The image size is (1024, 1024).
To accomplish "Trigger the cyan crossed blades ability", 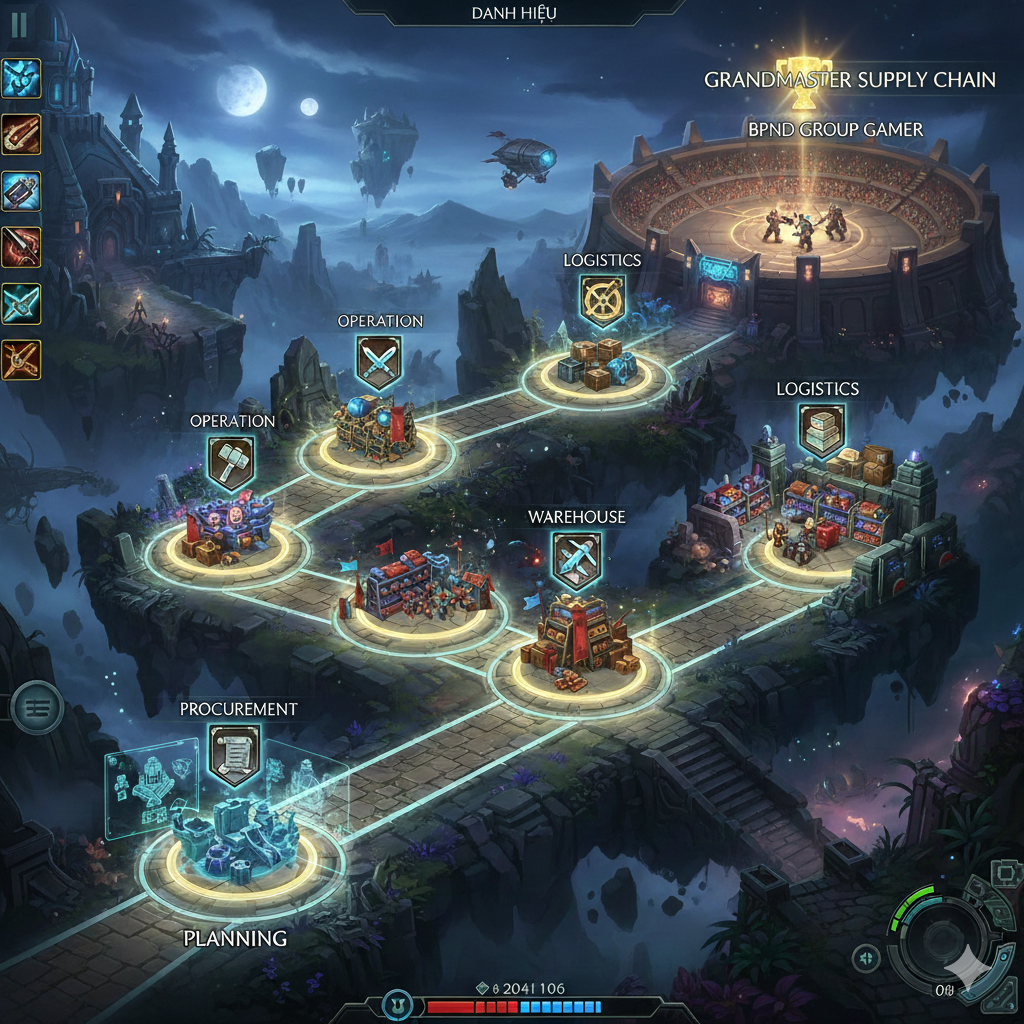I will click(x=21, y=303).
